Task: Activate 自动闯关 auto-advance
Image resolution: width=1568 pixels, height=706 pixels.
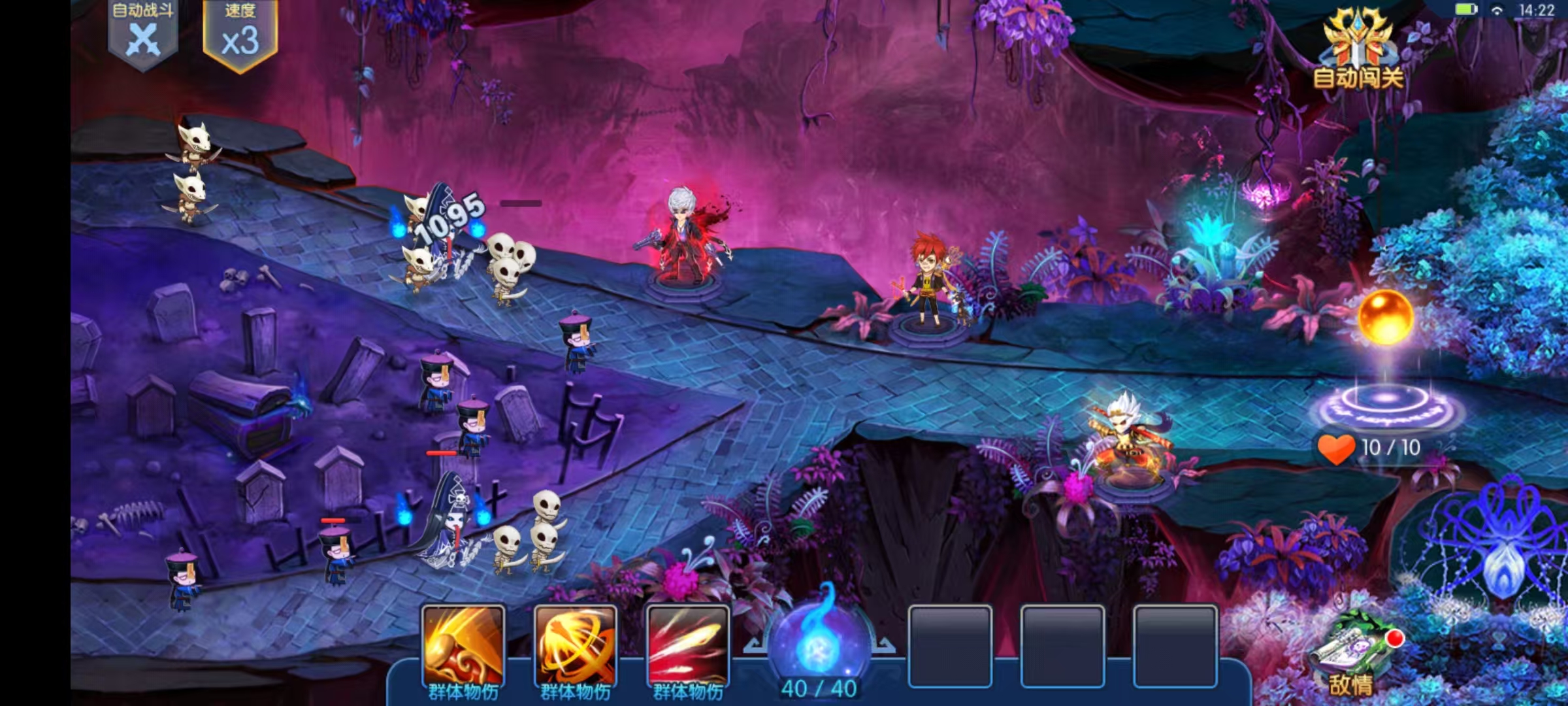Action: (1358, 51)
